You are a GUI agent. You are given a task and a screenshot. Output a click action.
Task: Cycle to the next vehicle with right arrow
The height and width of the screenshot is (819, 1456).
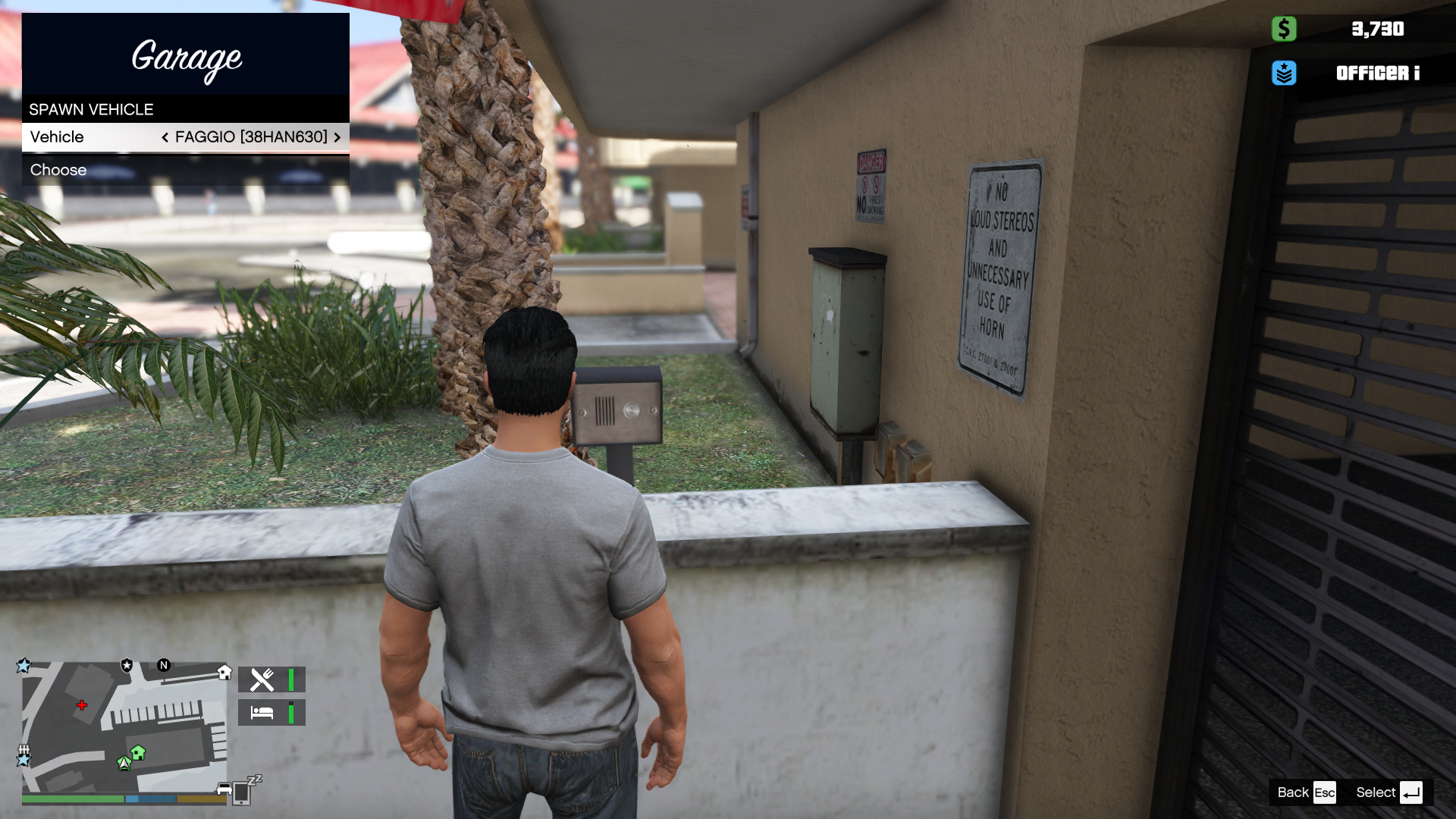click(337, 137)
